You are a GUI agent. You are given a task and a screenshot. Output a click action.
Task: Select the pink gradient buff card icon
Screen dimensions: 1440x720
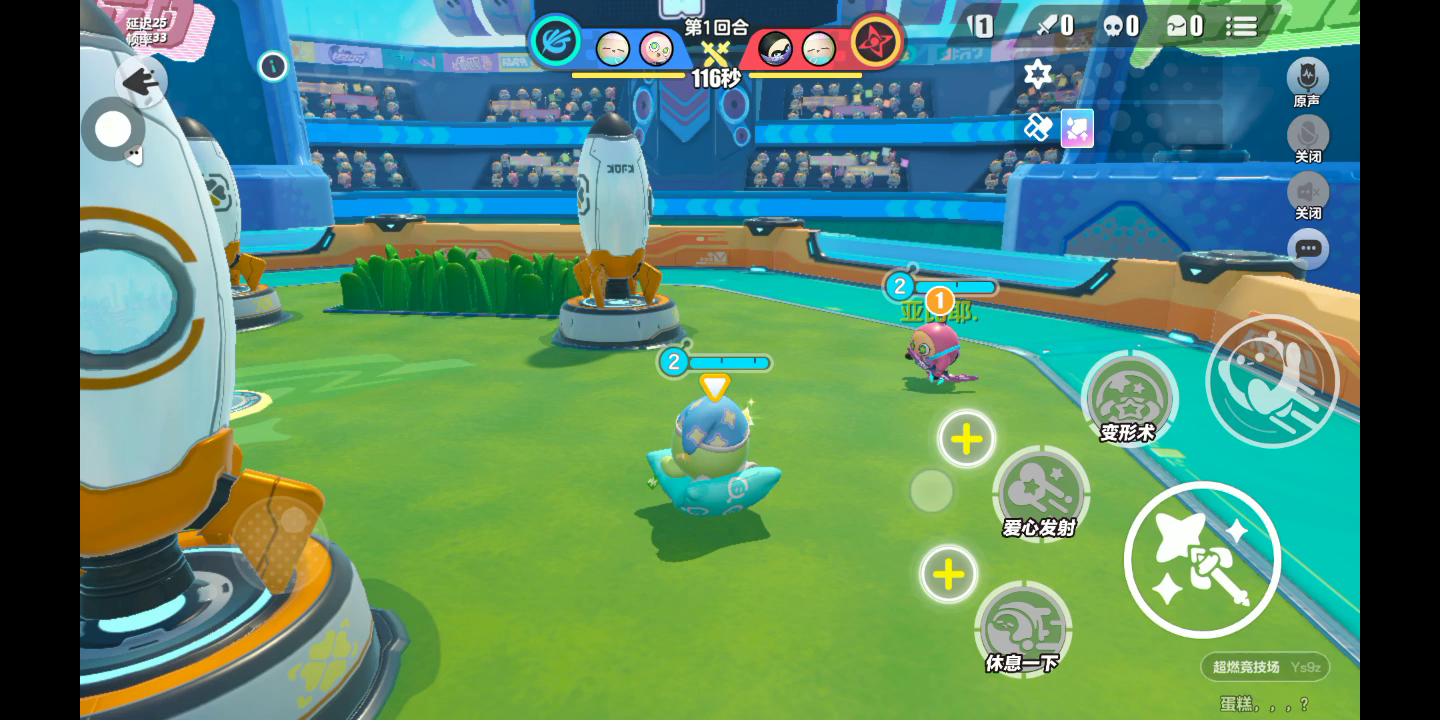1077,129
